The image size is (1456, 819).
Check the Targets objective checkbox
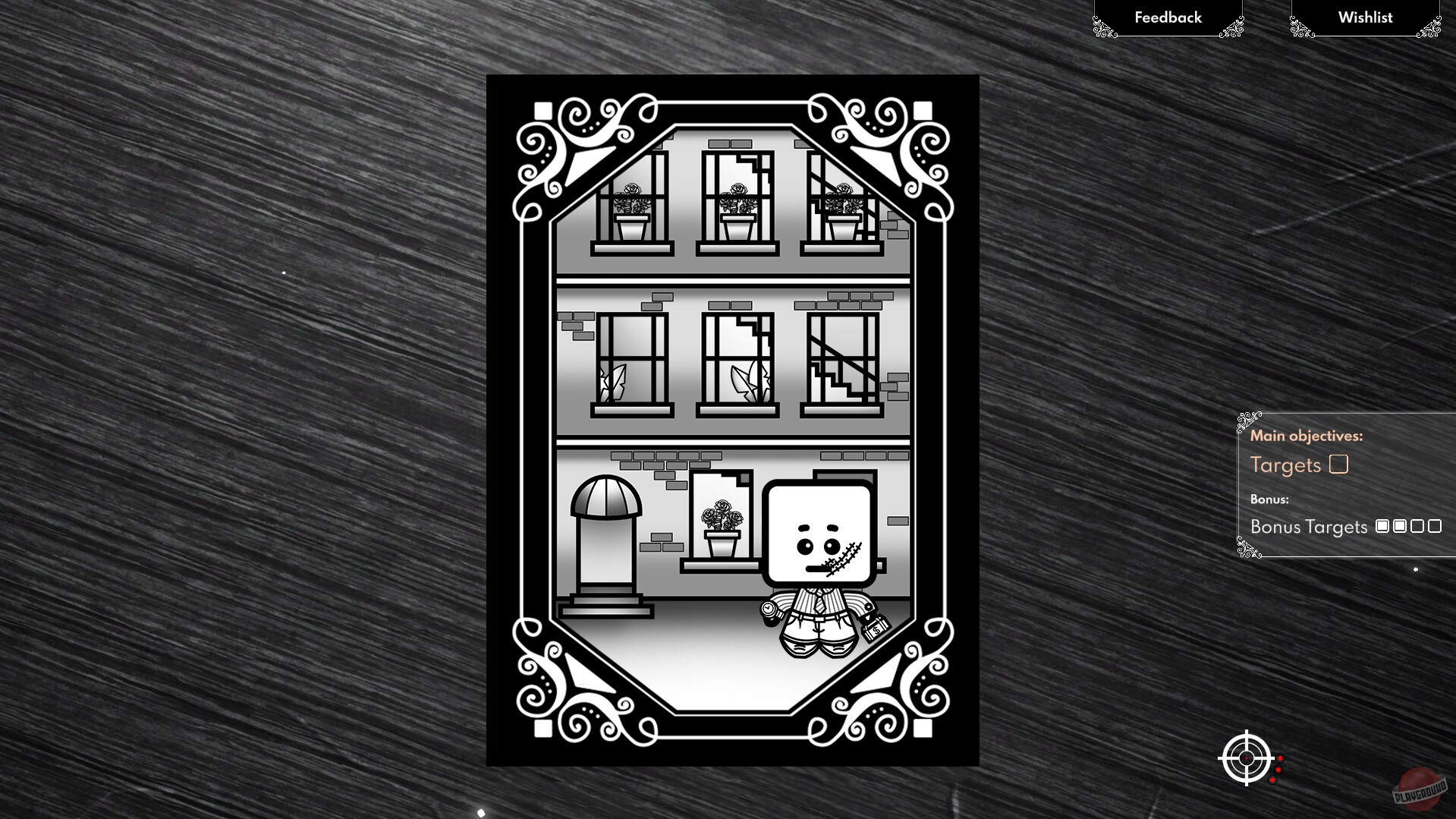1340,464
